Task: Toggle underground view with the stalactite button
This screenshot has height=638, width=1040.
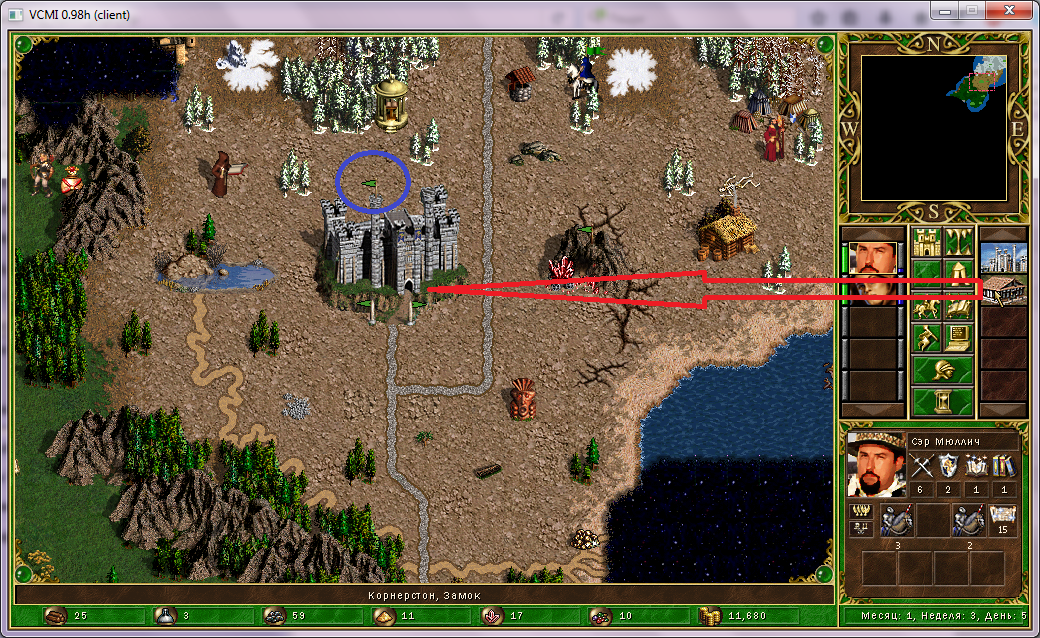Action: [959, 241]
